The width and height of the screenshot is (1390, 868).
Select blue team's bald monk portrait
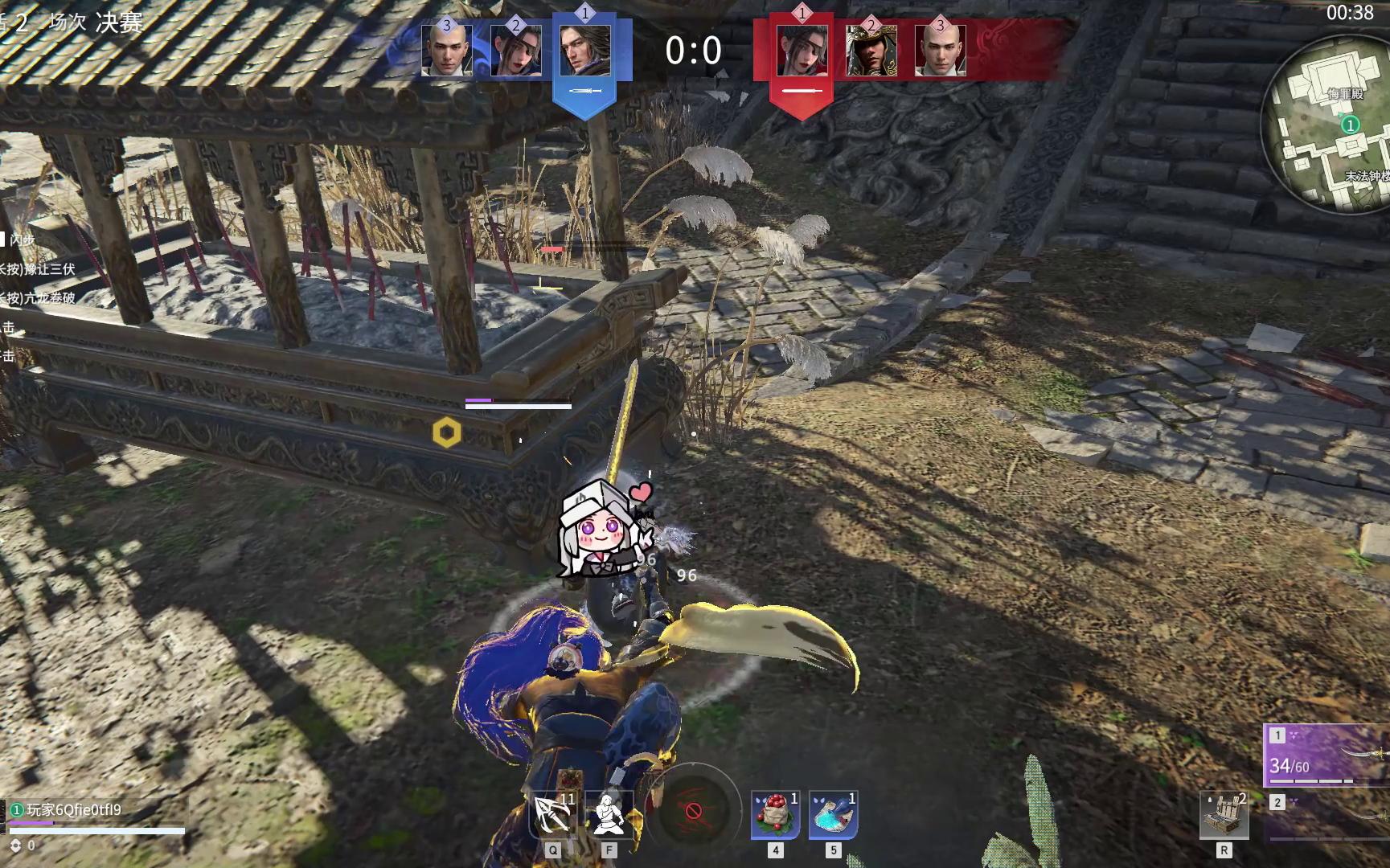click(446, 51)
